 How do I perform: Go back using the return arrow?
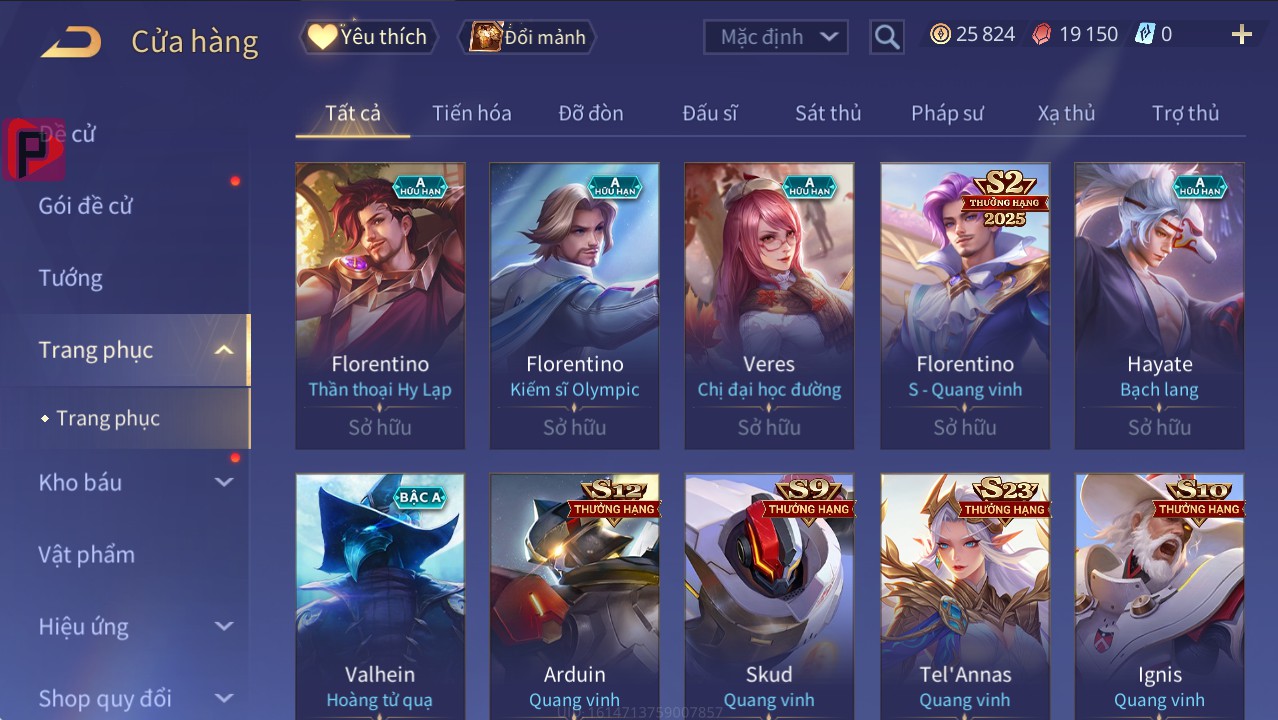(72, 42)
